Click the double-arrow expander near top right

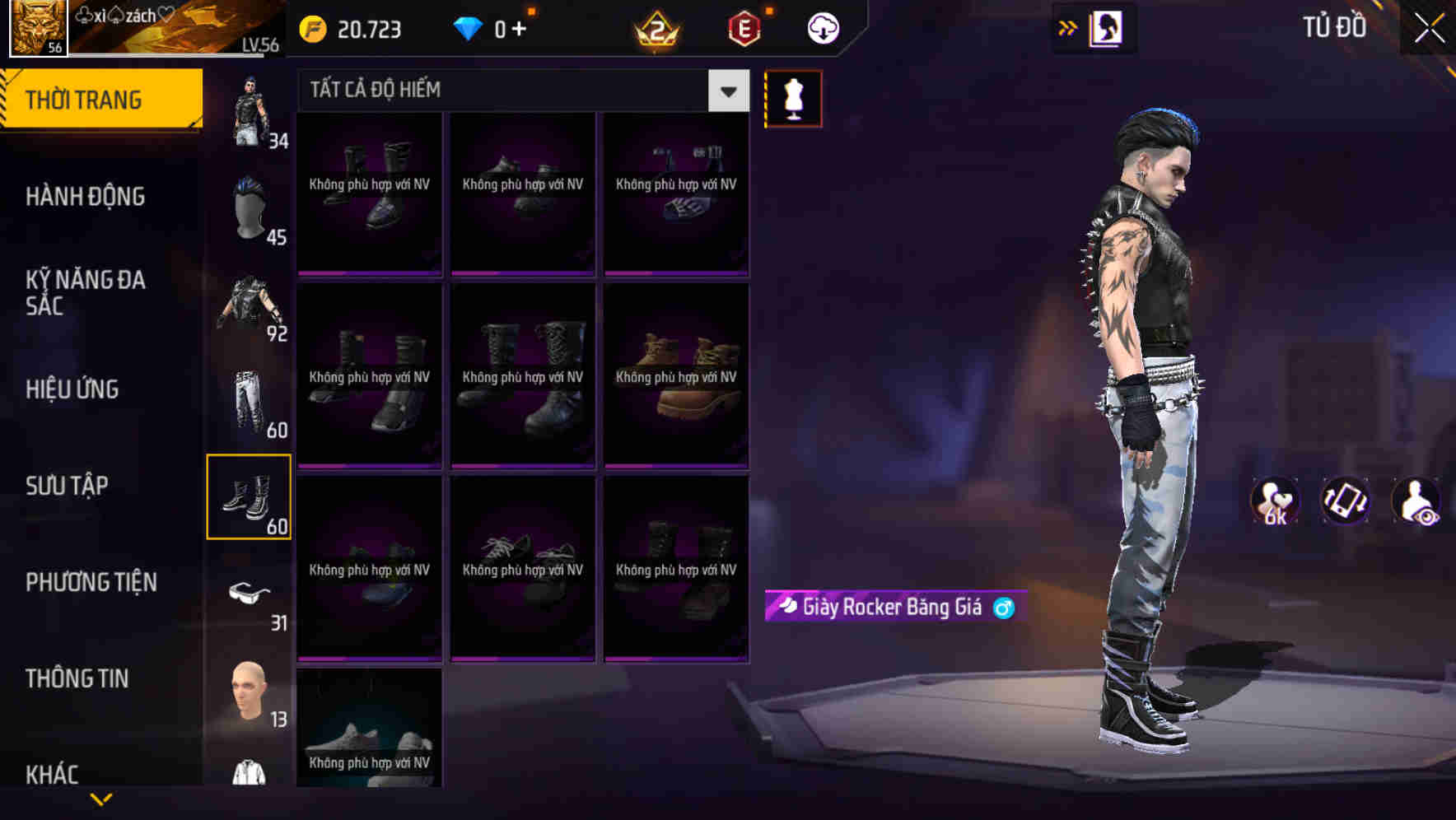pyautogui.click(x=1066, y=27)
